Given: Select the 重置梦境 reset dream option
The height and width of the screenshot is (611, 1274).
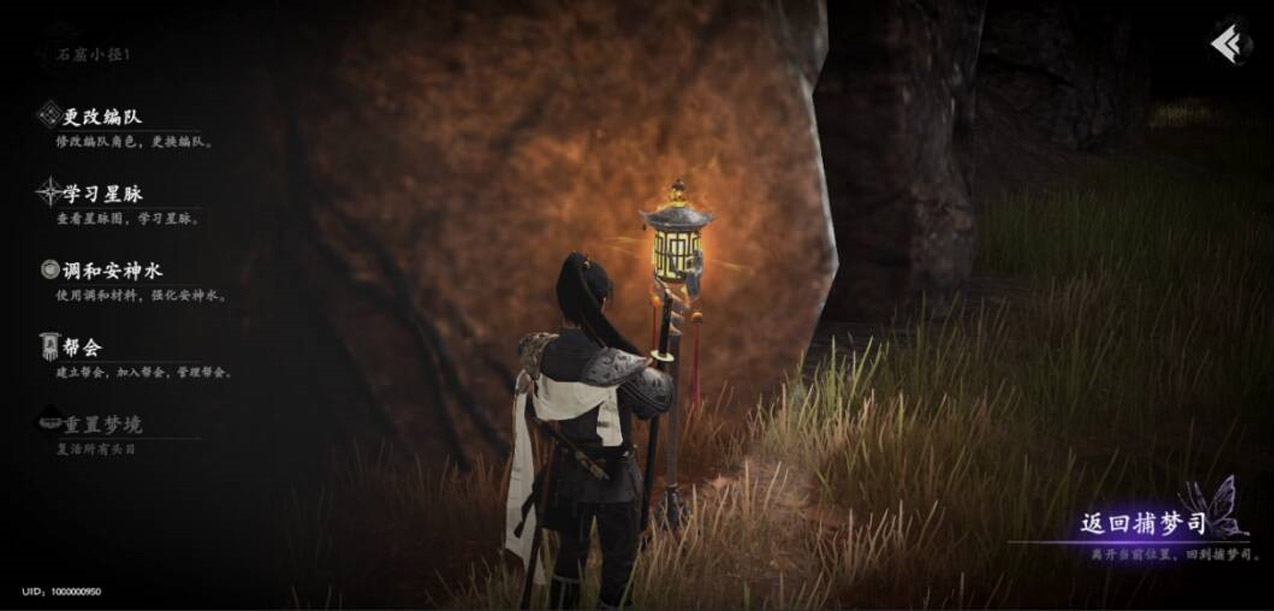Looking at the screenshot, I should click(102, 424).
